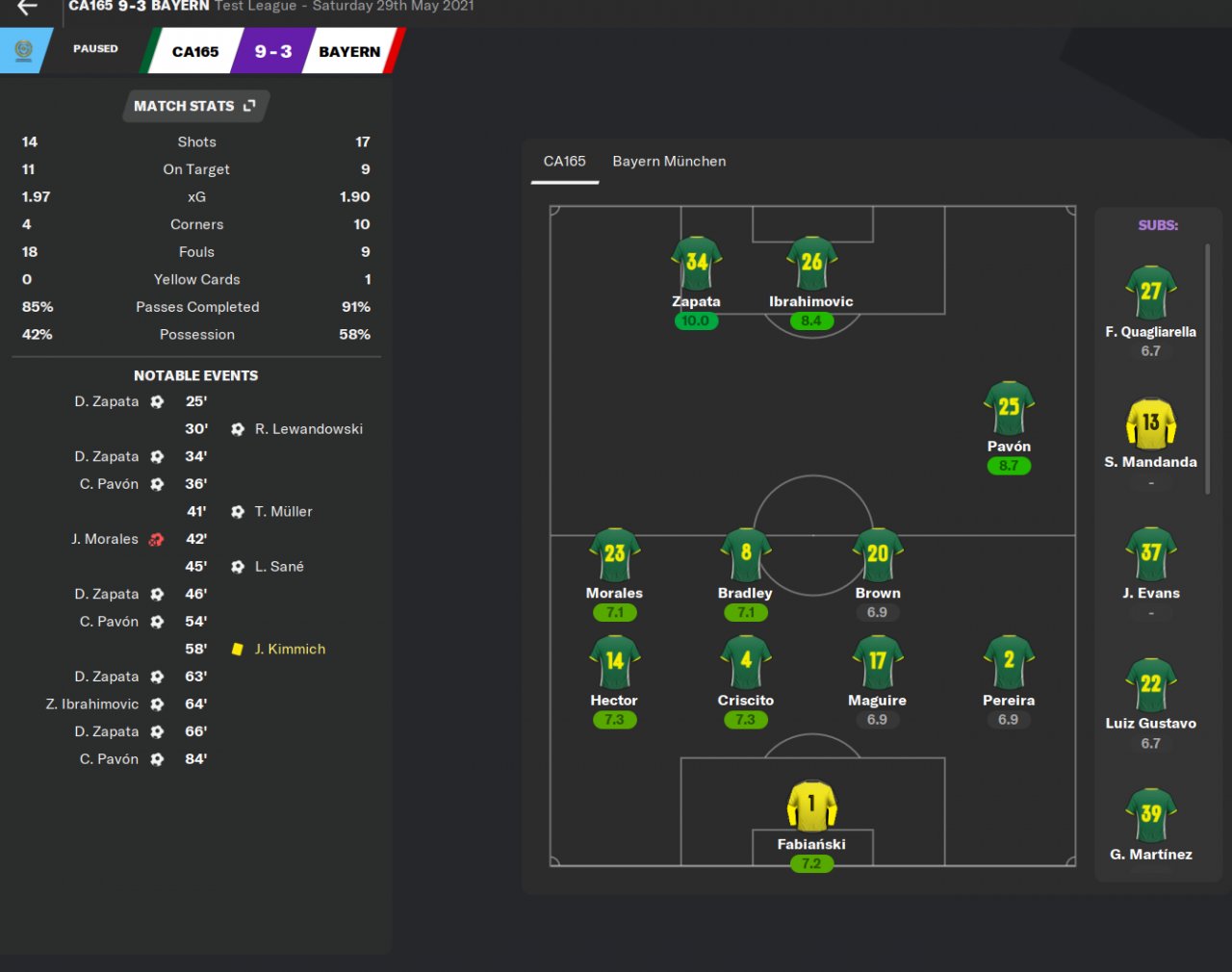Screen dimensions: 1232x972
Task: Open Maguire's number 17 player icon
Action: tap(878, 662)
